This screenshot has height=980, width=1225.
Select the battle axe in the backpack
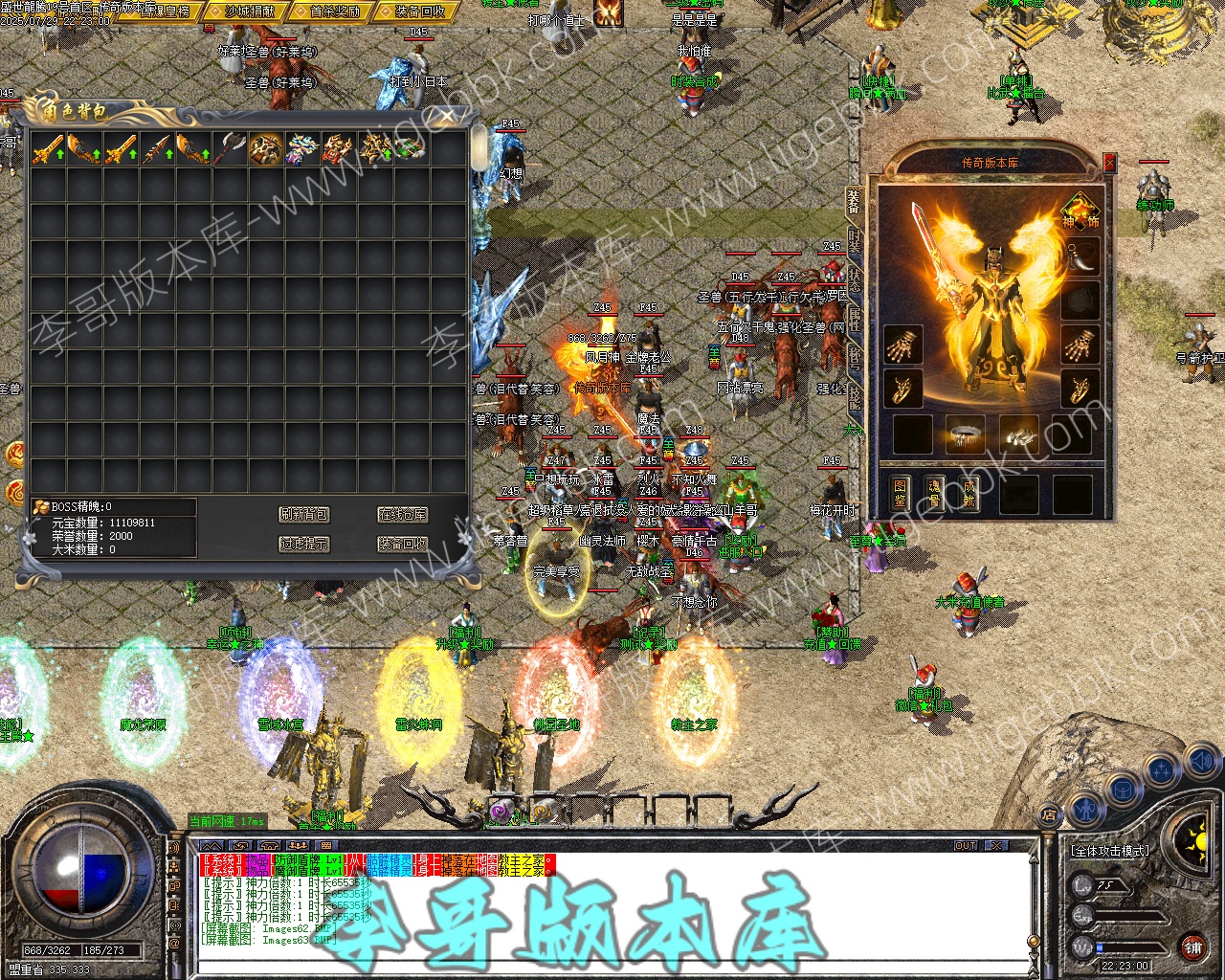click(230, 148)
